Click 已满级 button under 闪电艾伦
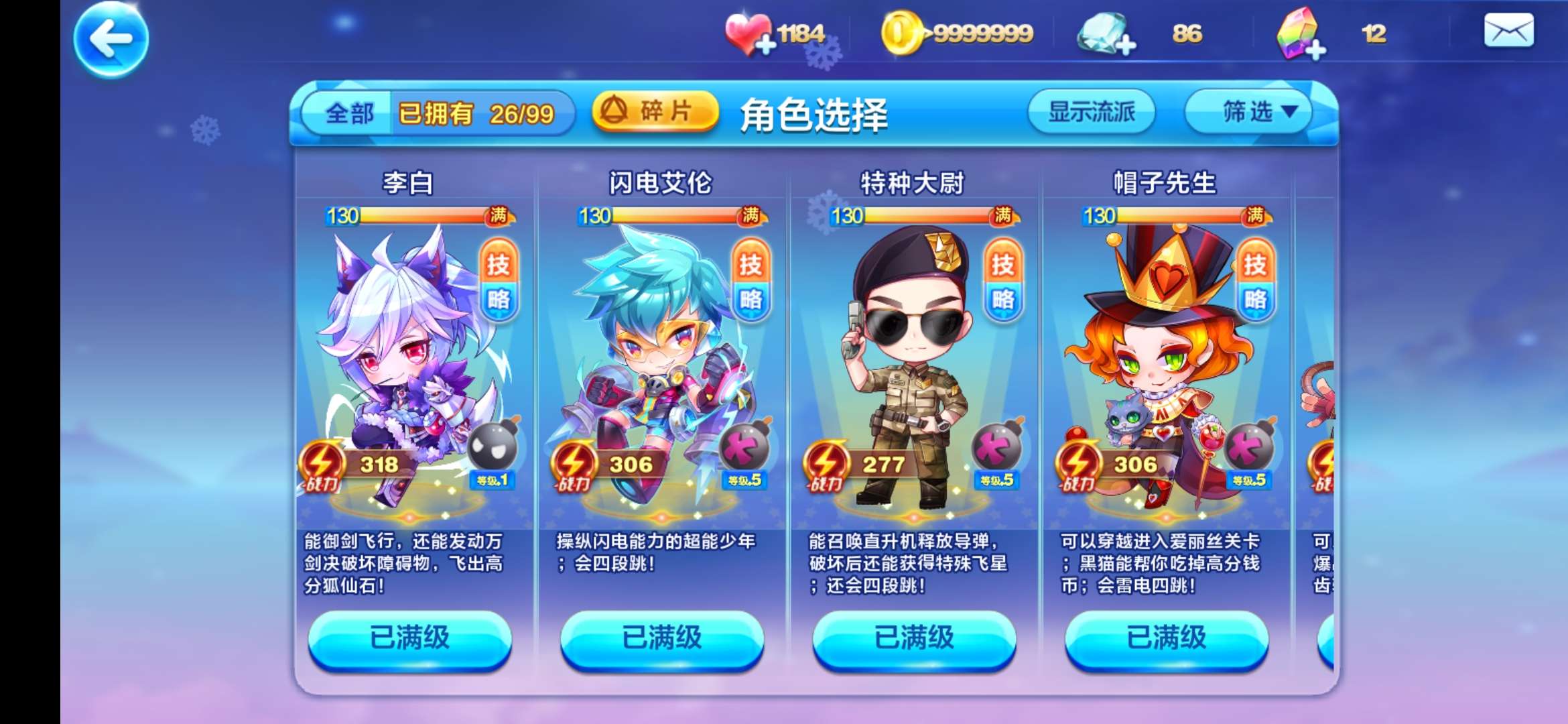This screenshot has height=724, width=1568. 661,638
